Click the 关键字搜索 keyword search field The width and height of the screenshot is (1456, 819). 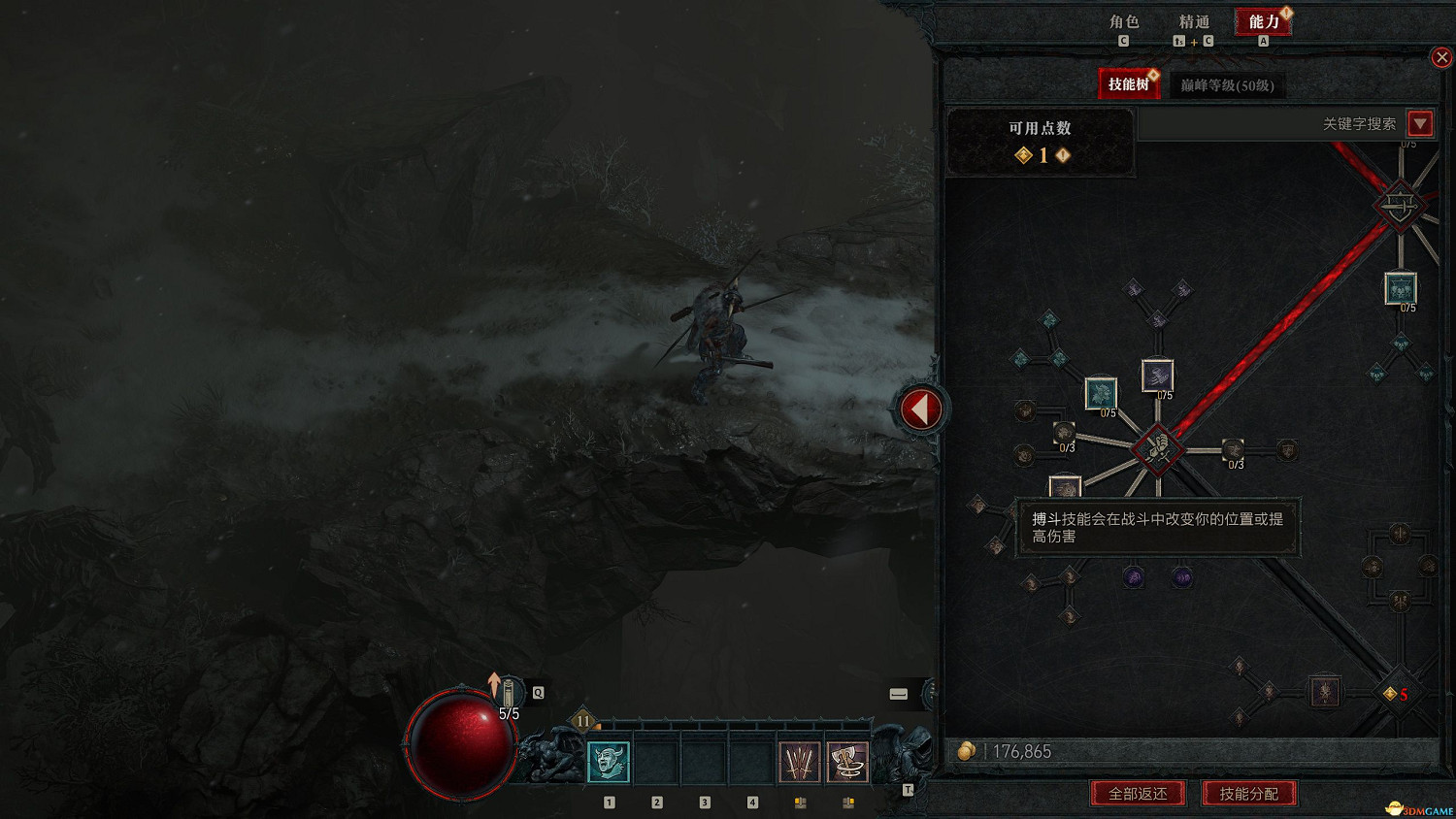(x=1272, y=124)
